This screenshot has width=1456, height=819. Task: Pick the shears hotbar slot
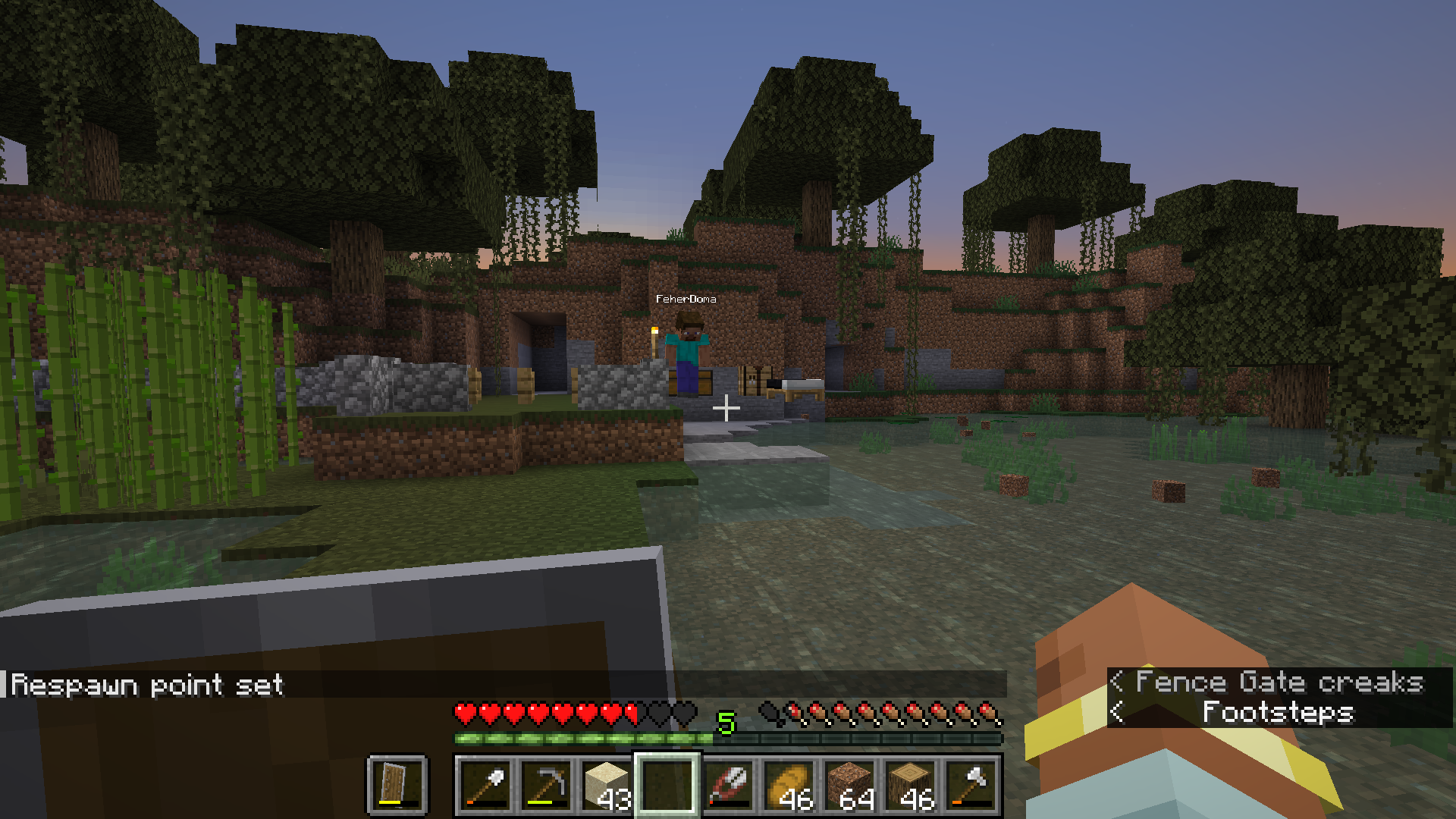[x=728, y=785]
